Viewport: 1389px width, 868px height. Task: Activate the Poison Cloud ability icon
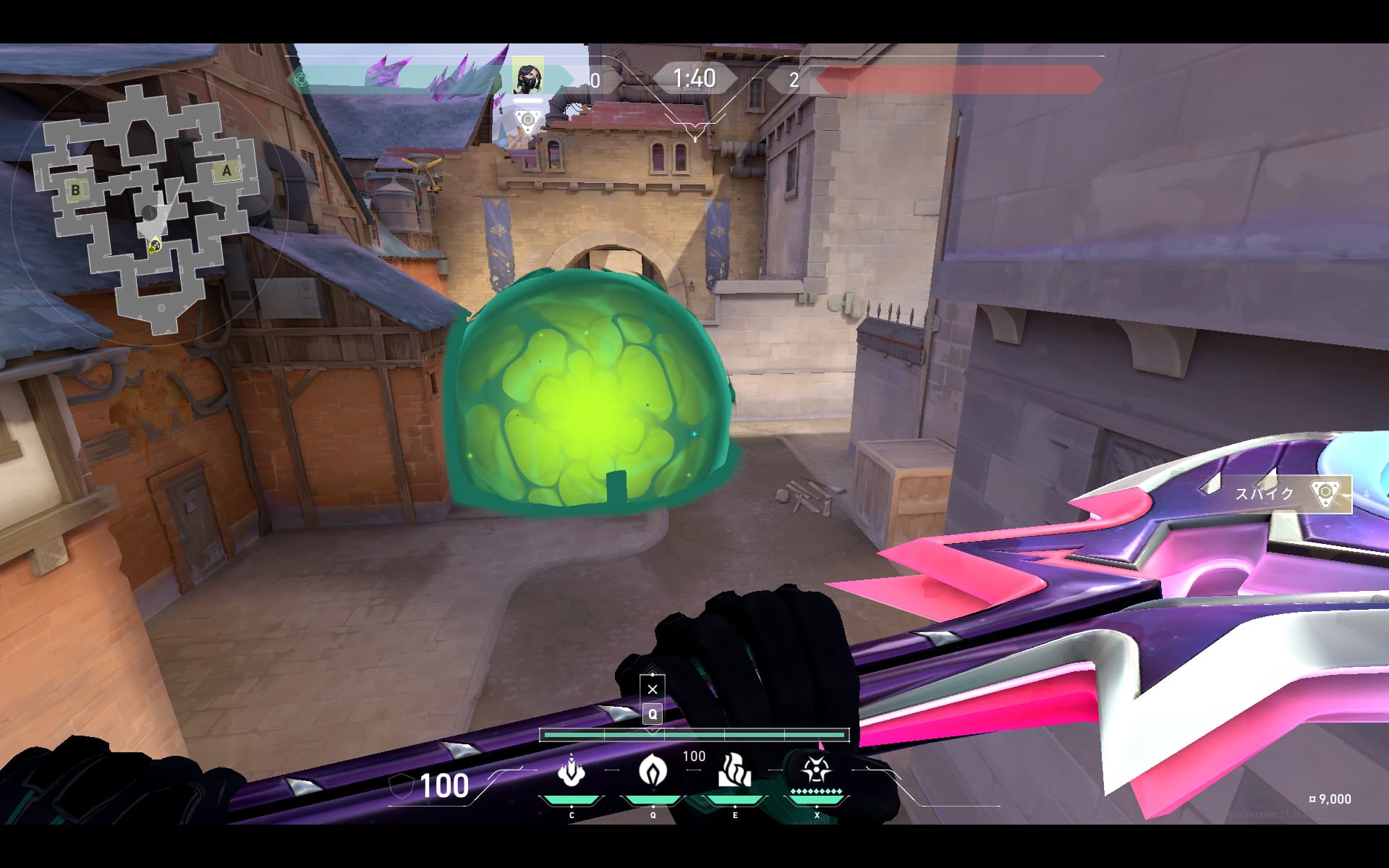pyautogui.click(x=653, y=771)
